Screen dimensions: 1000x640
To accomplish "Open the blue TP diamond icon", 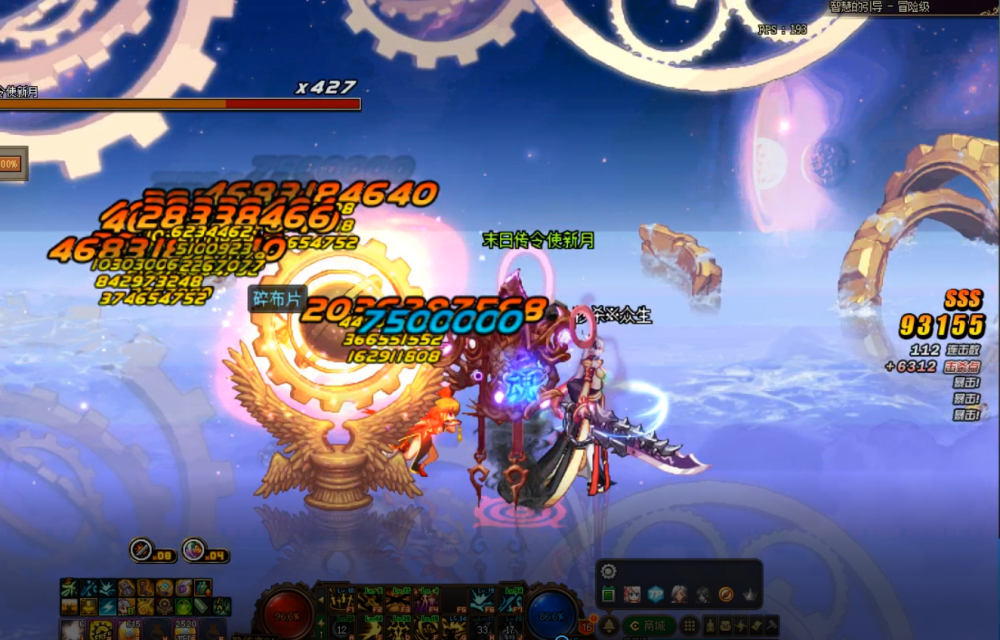I will (x=655, y=594).
